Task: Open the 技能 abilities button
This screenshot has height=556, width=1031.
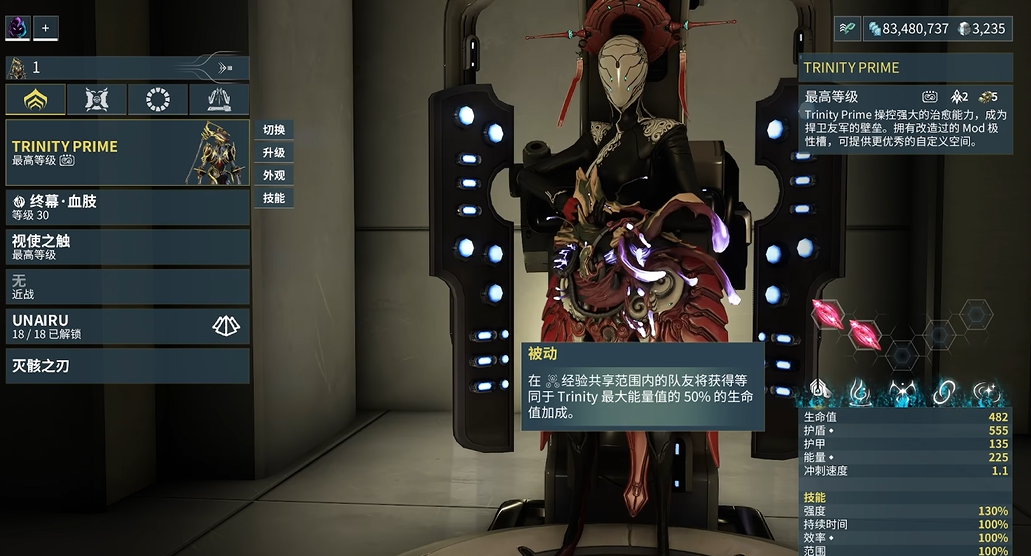Action: (x=273, y=198)
